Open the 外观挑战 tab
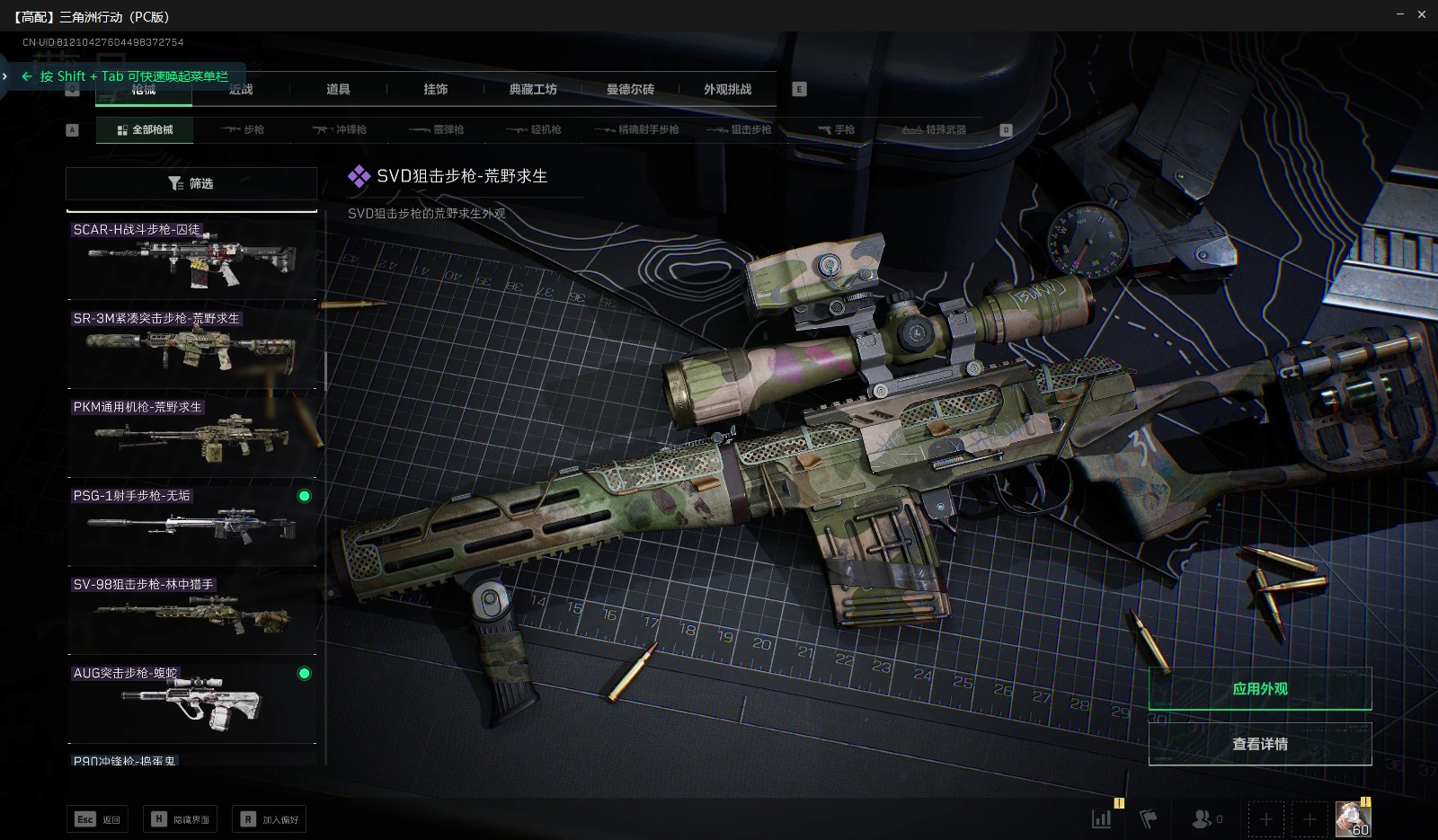The image size is (1438, 840). (x=727, y=89)
